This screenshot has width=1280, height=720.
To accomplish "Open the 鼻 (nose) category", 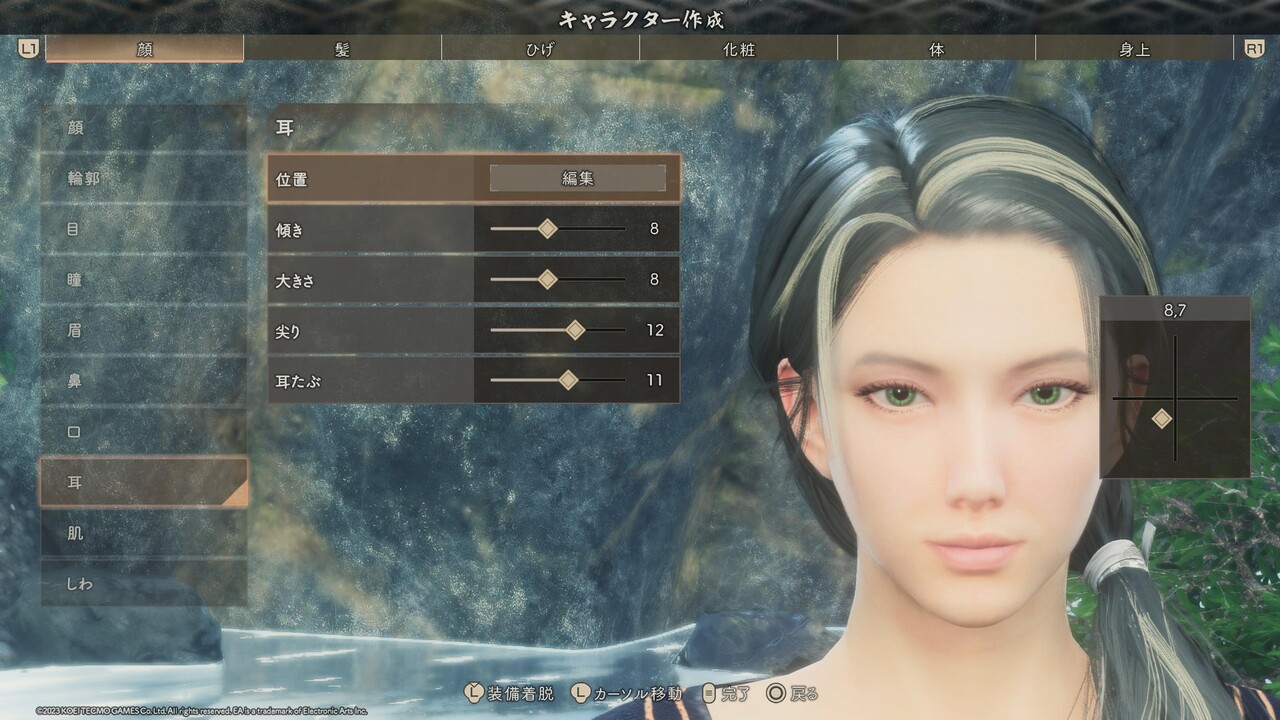I will [x=143, y=381].
